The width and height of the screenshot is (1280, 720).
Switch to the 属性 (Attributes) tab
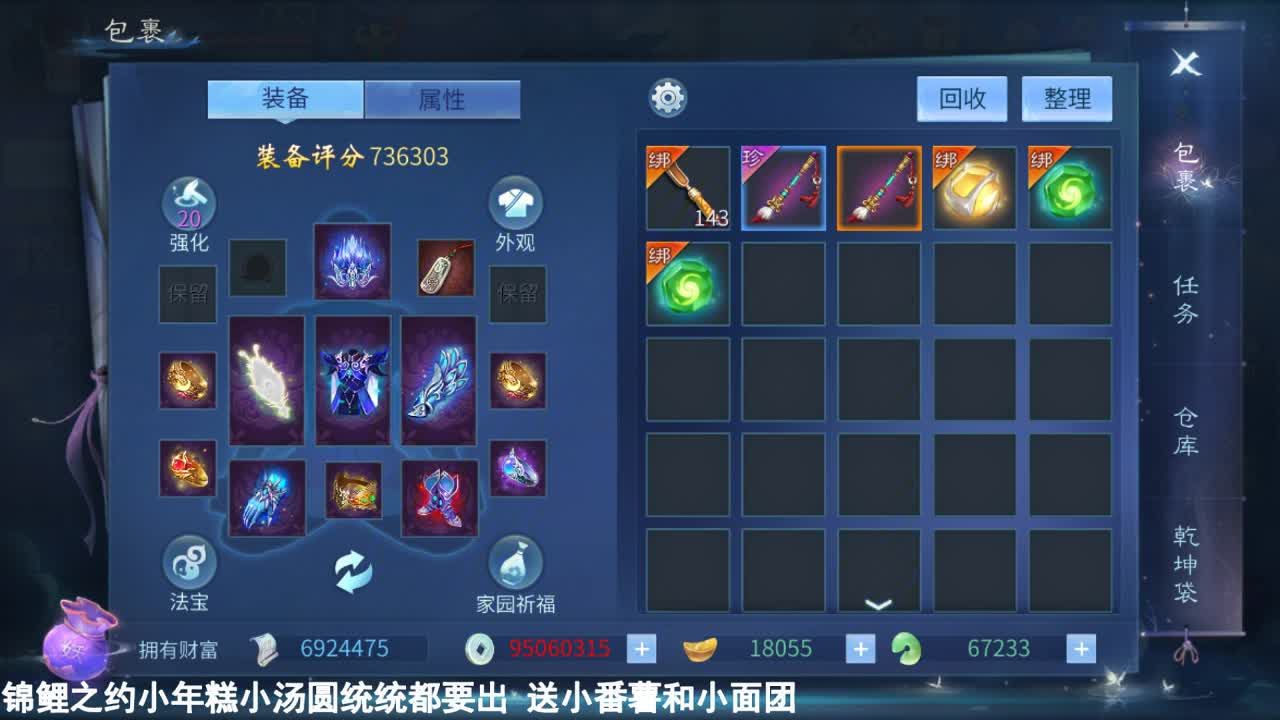(441, 100)
